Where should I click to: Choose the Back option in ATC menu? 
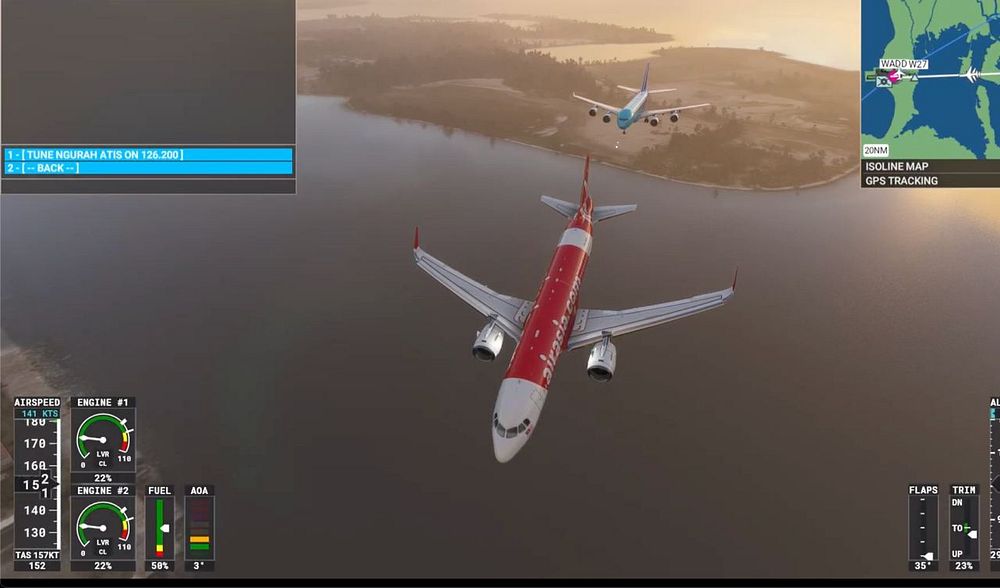148,168
